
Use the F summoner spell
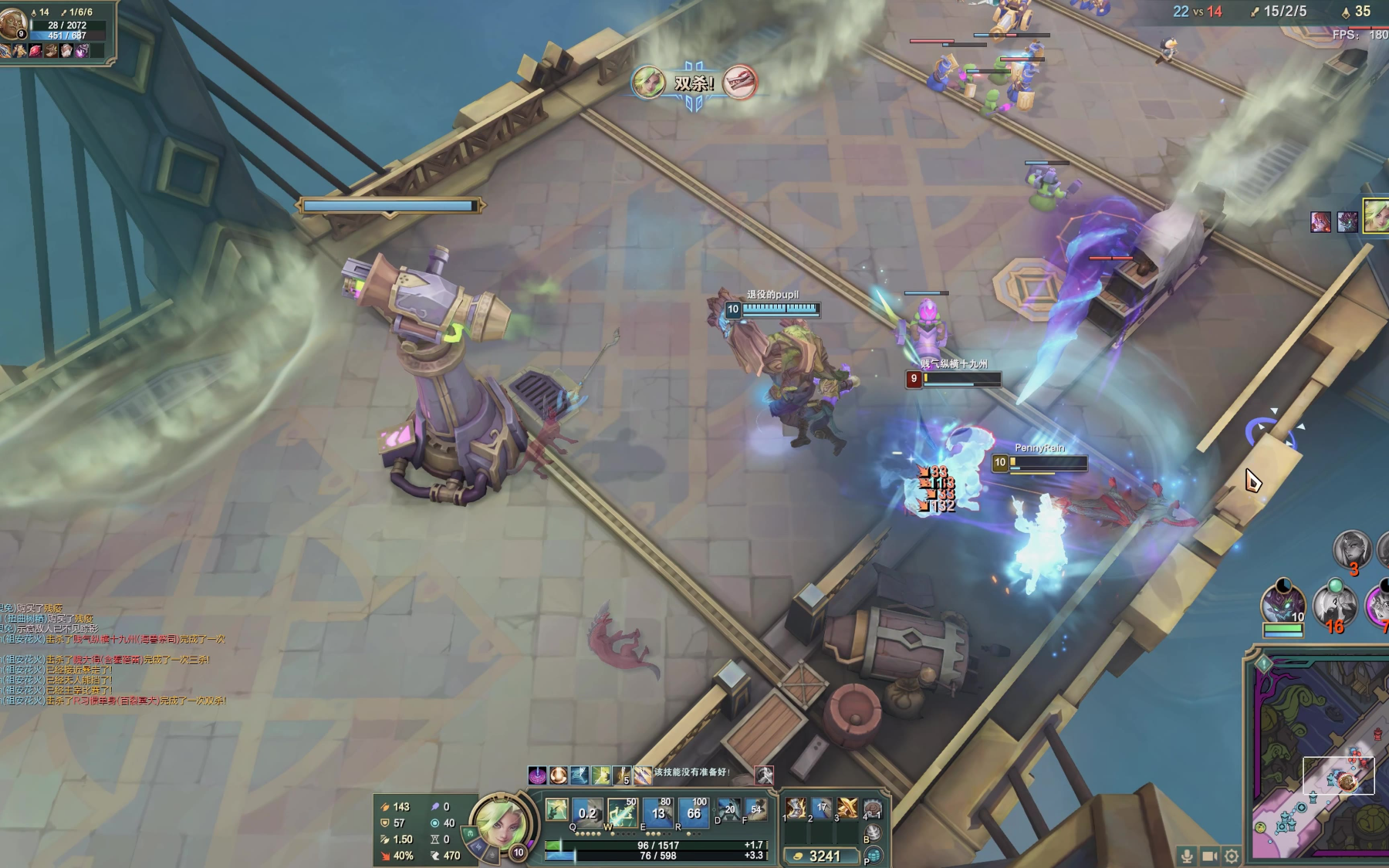[x=755, y=809]
